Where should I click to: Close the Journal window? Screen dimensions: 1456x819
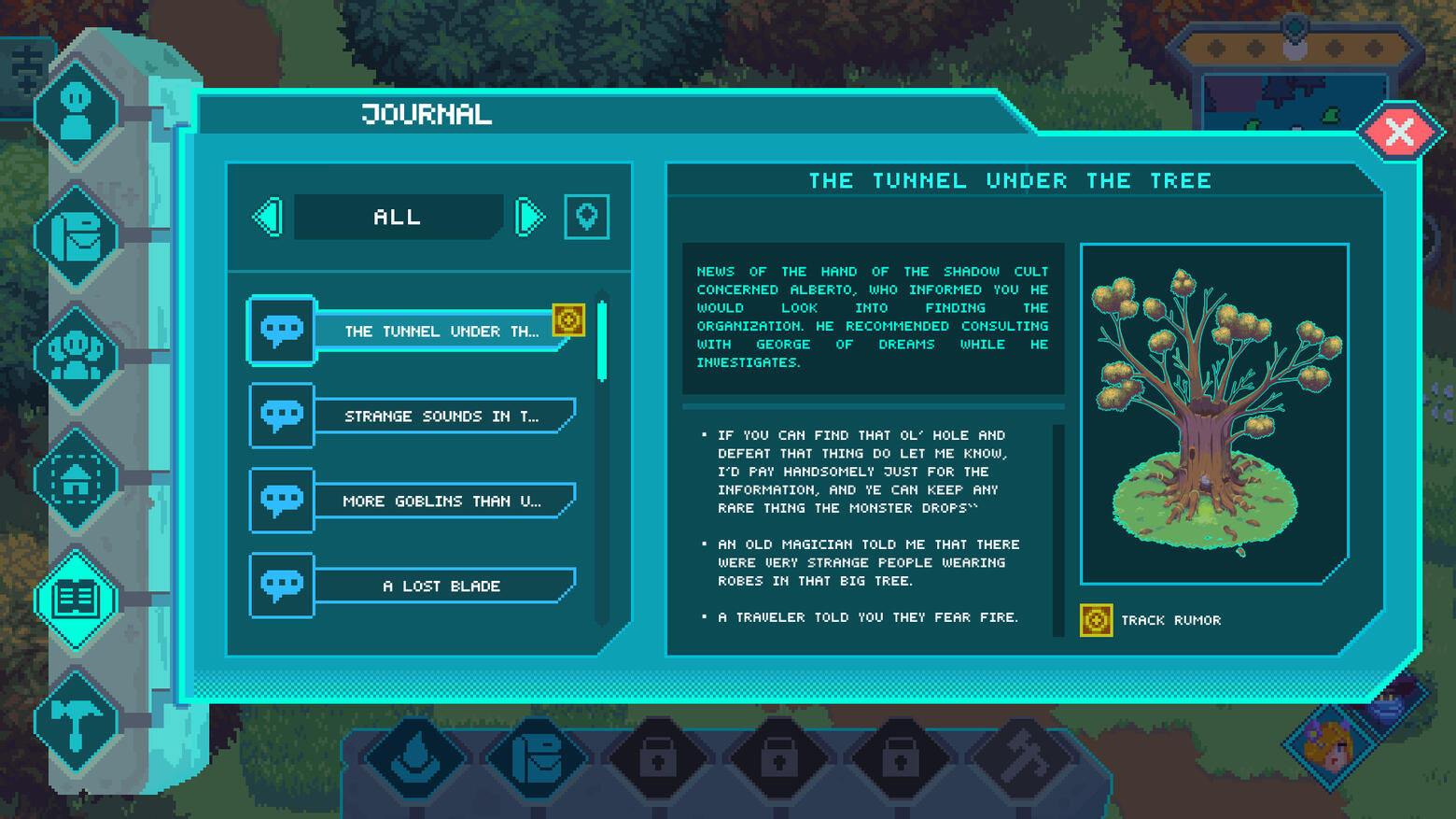1399,132
